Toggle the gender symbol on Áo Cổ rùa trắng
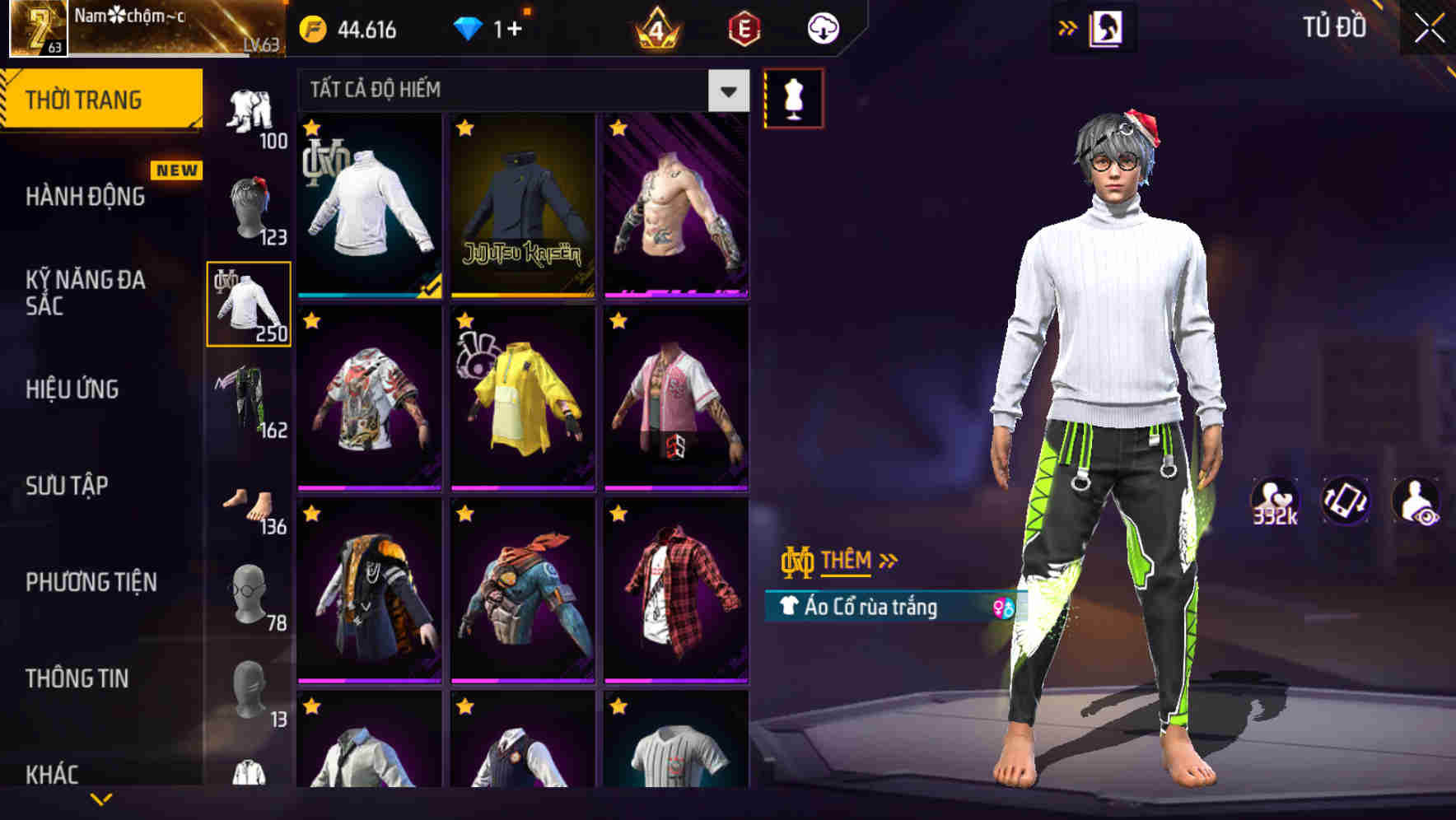 click(x=1004, y=606)
